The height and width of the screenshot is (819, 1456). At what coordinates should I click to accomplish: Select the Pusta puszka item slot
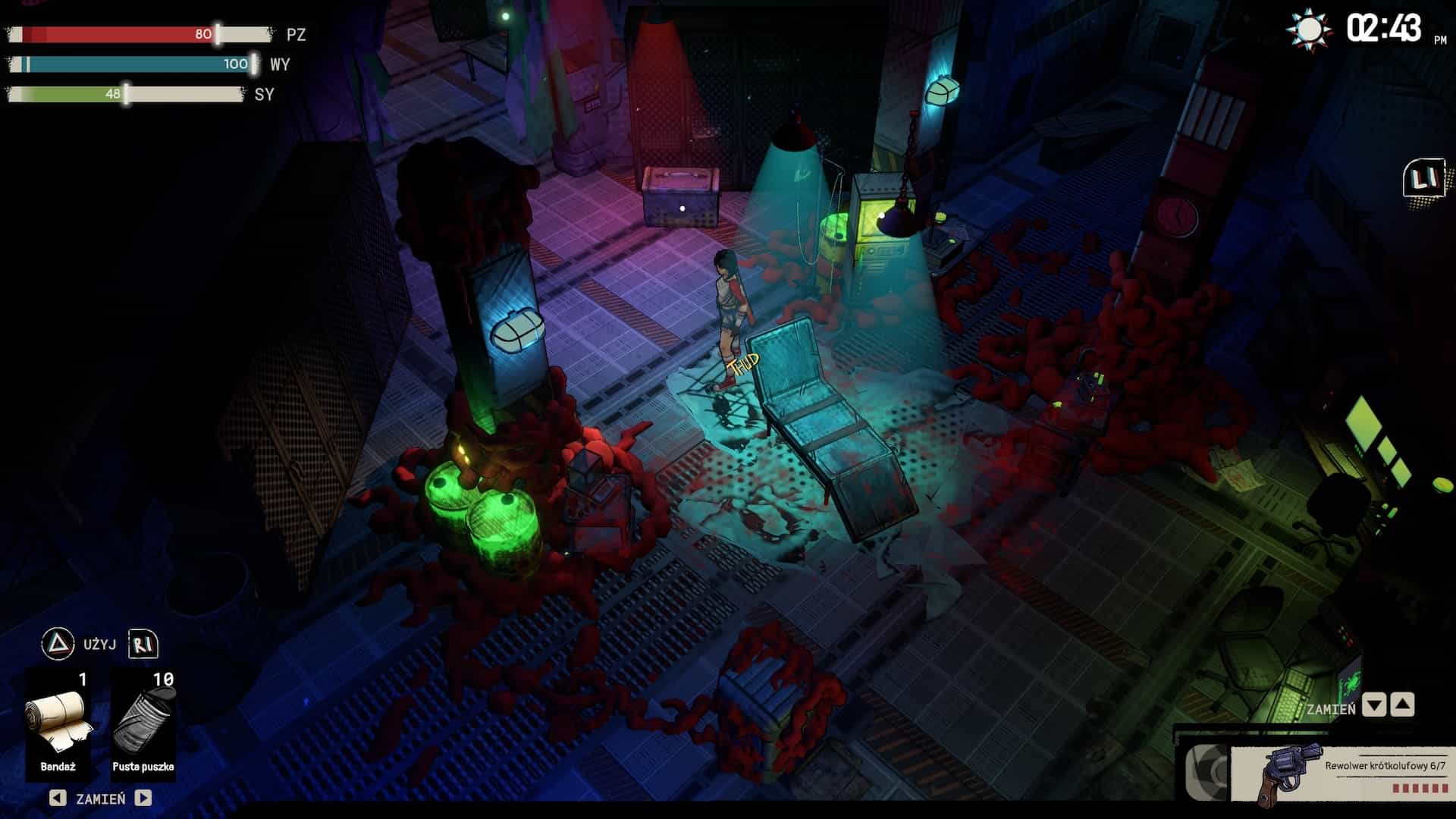(x=143, y=723)
